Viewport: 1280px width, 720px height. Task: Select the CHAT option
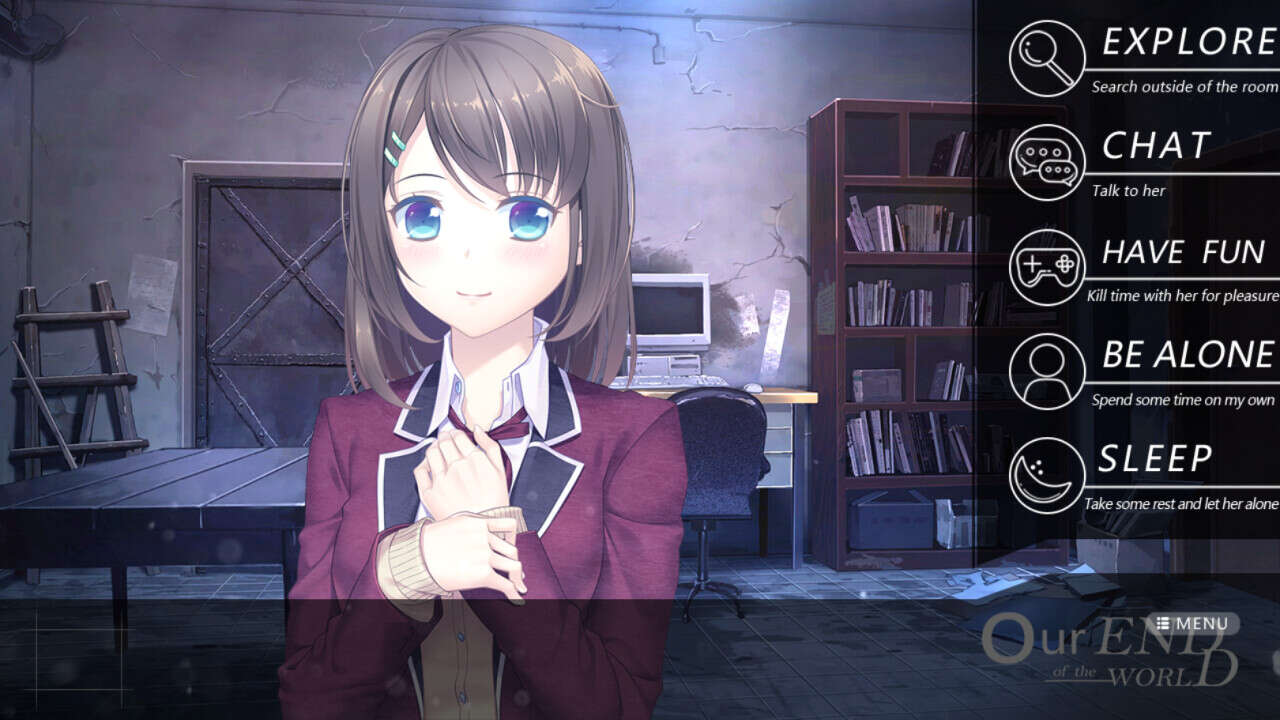(1157, 146)
